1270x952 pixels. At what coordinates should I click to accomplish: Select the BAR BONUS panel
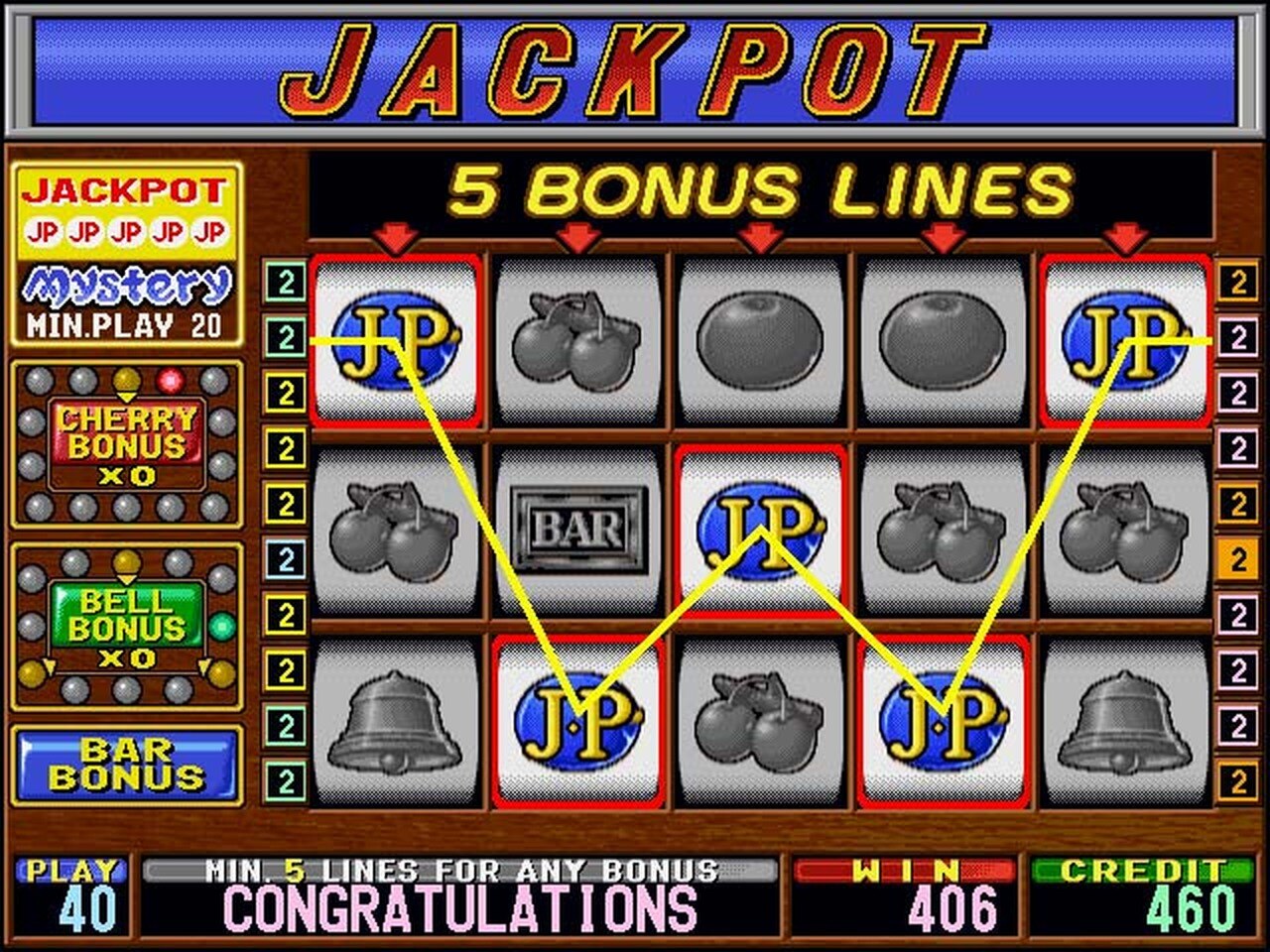[x=126, y=764]
